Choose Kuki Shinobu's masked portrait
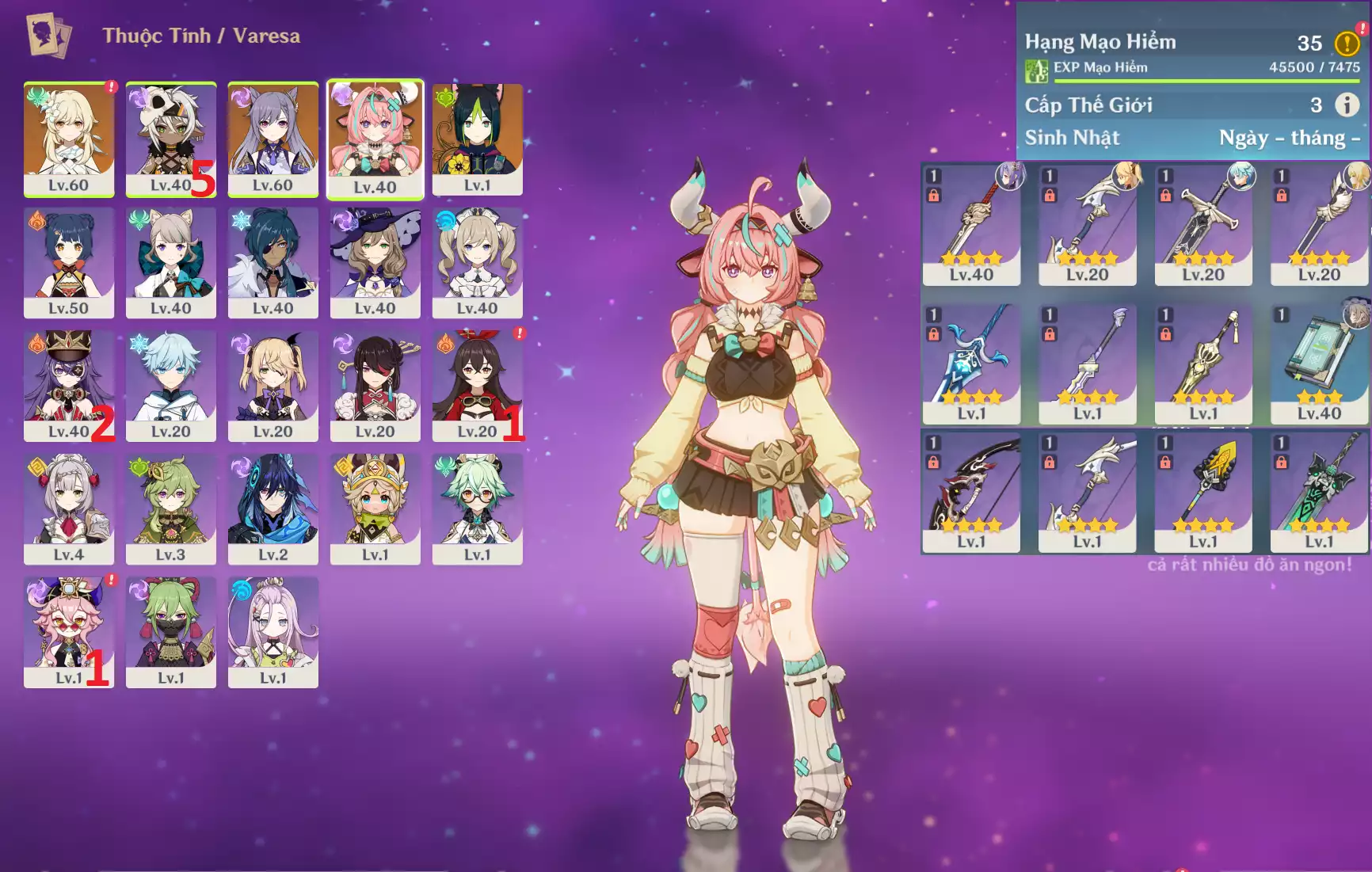This screenshot has width=1372, height=872. (171, 632)
